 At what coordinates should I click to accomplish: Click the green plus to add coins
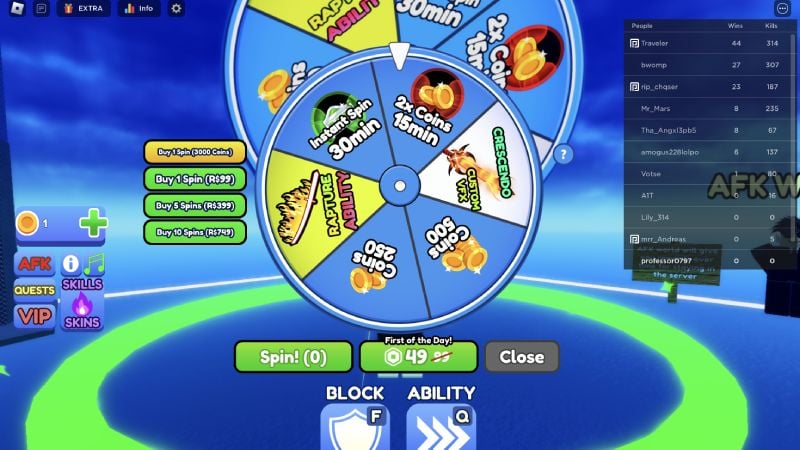tap(92, 223)
